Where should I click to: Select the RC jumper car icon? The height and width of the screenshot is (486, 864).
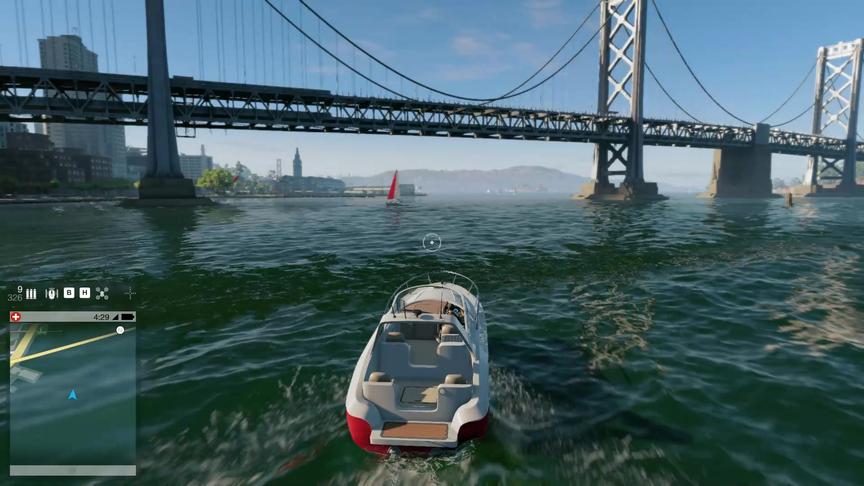pos(52,293)
